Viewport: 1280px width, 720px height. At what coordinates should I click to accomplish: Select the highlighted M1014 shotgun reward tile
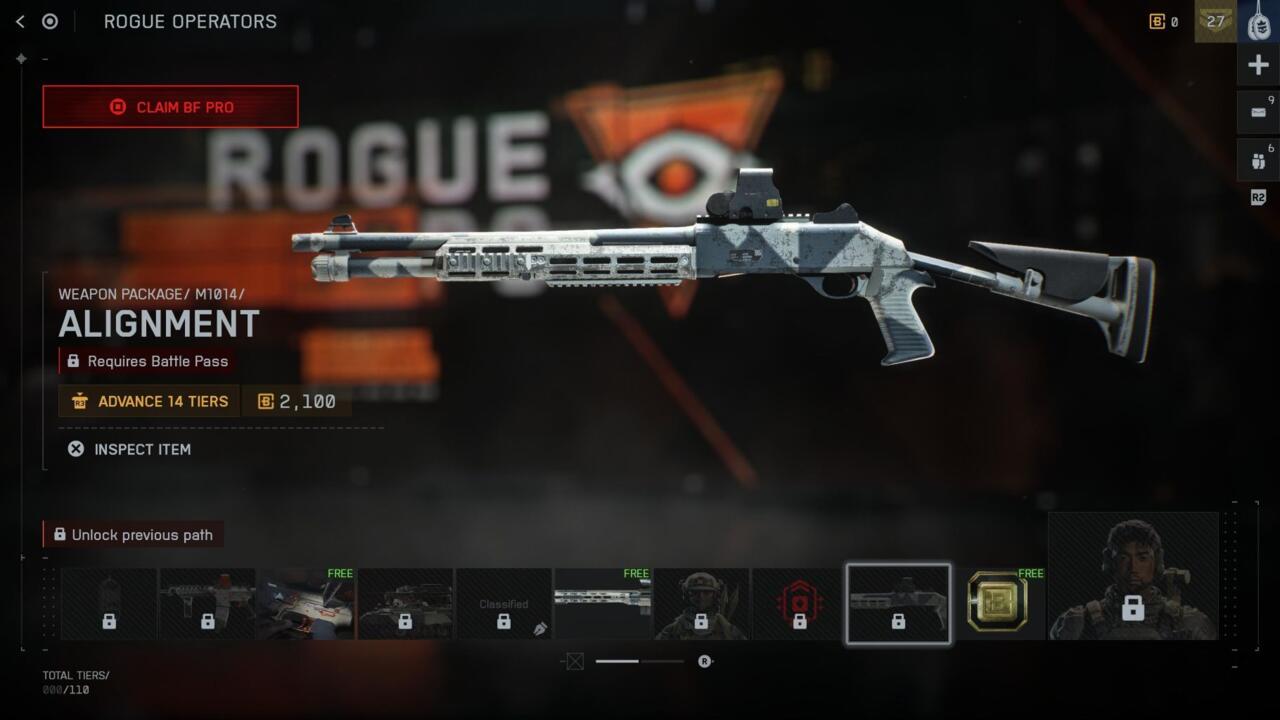pos(898,603)
